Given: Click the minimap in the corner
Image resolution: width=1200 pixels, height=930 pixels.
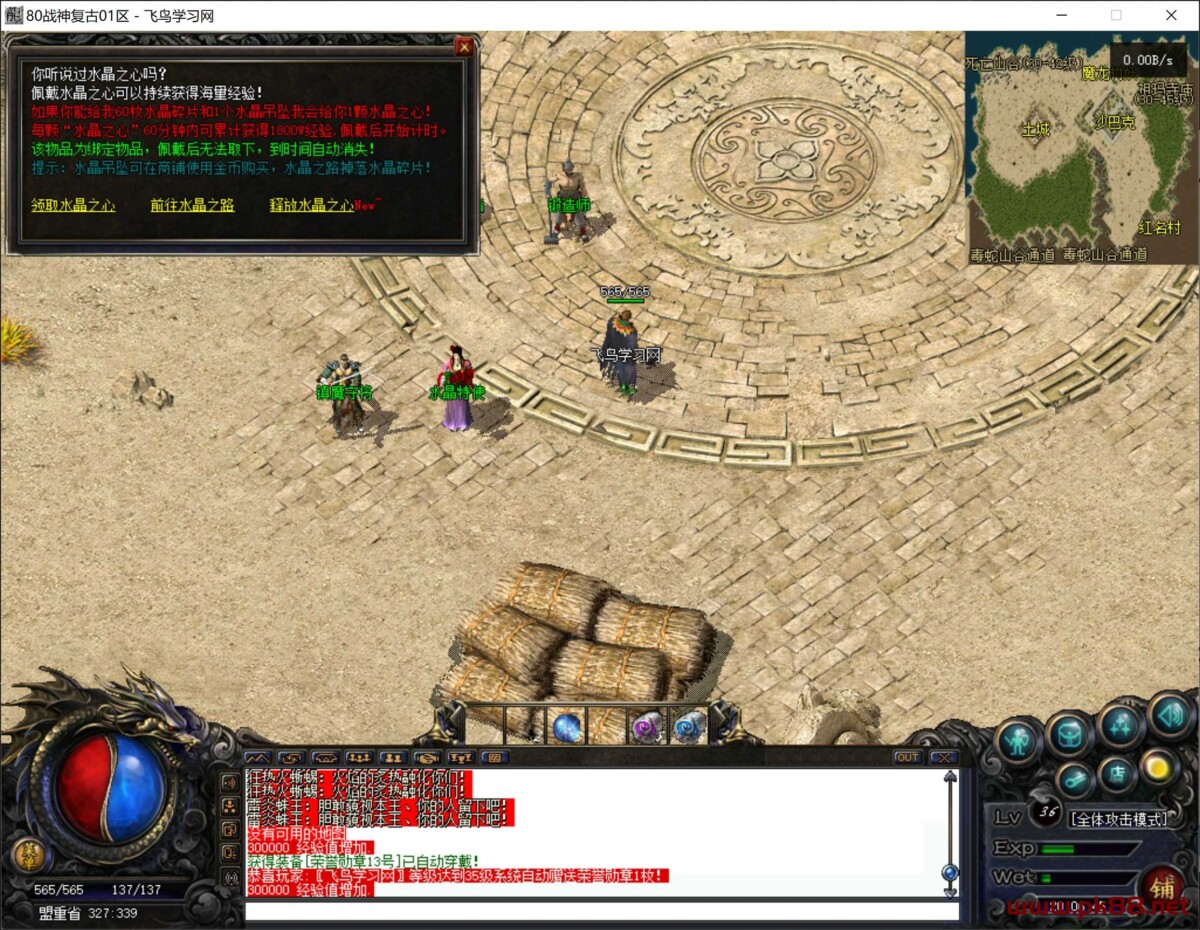Looking at the screenshot, I should point(1081,148).
